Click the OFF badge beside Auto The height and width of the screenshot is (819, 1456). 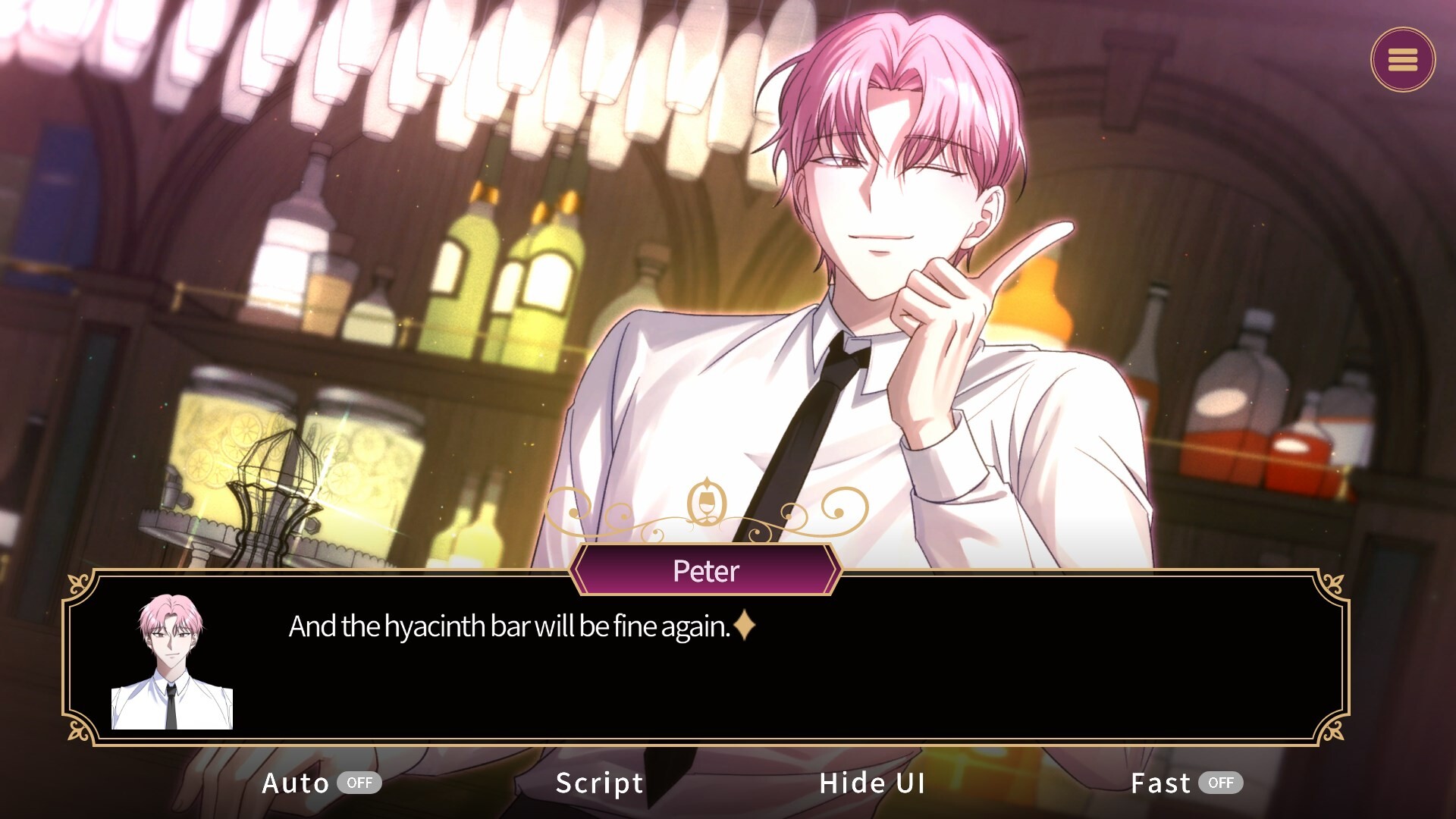click(359, 783)
